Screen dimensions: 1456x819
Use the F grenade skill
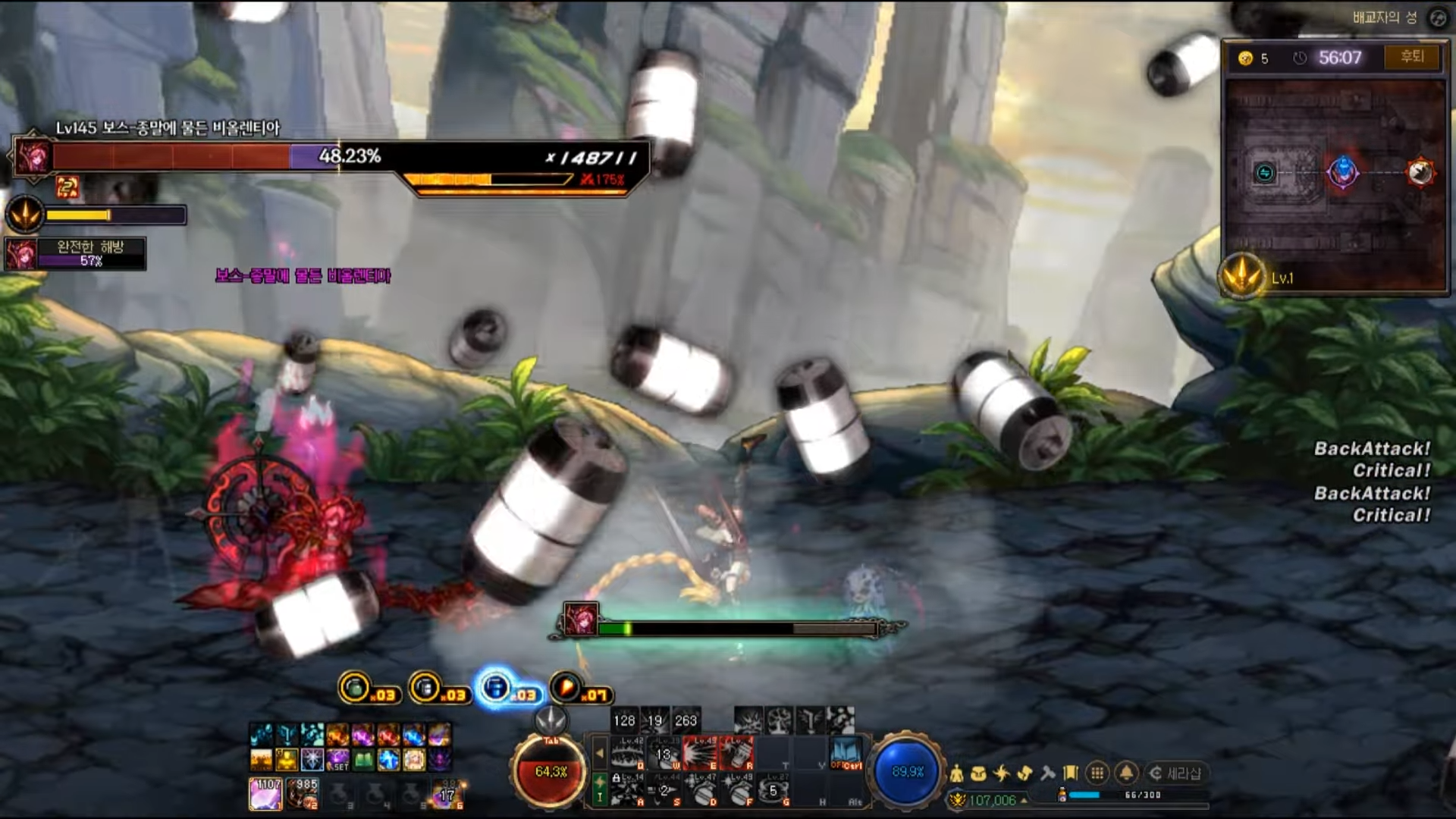tap(738, 791)
